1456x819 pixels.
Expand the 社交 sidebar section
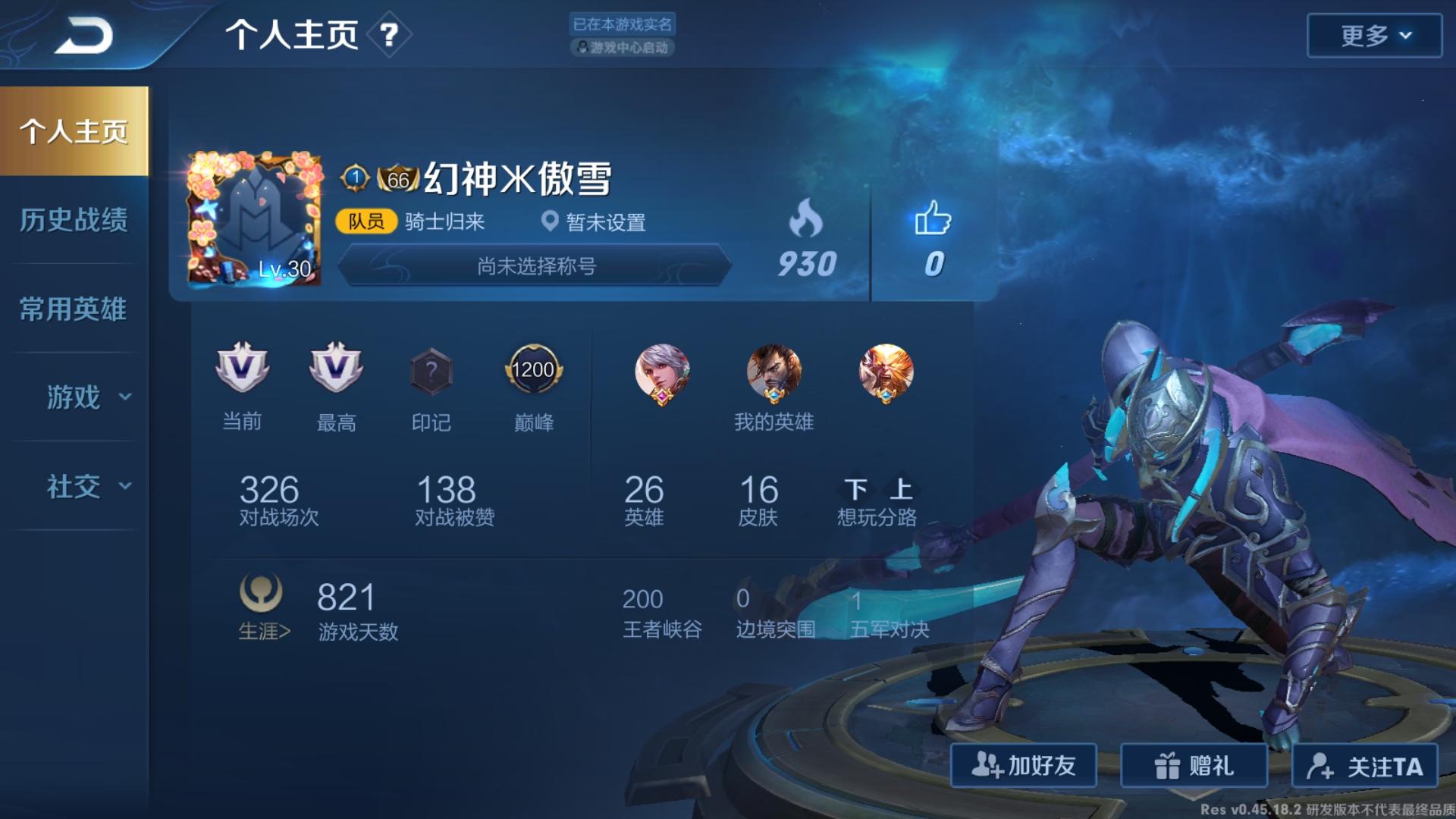pos(74,488)
